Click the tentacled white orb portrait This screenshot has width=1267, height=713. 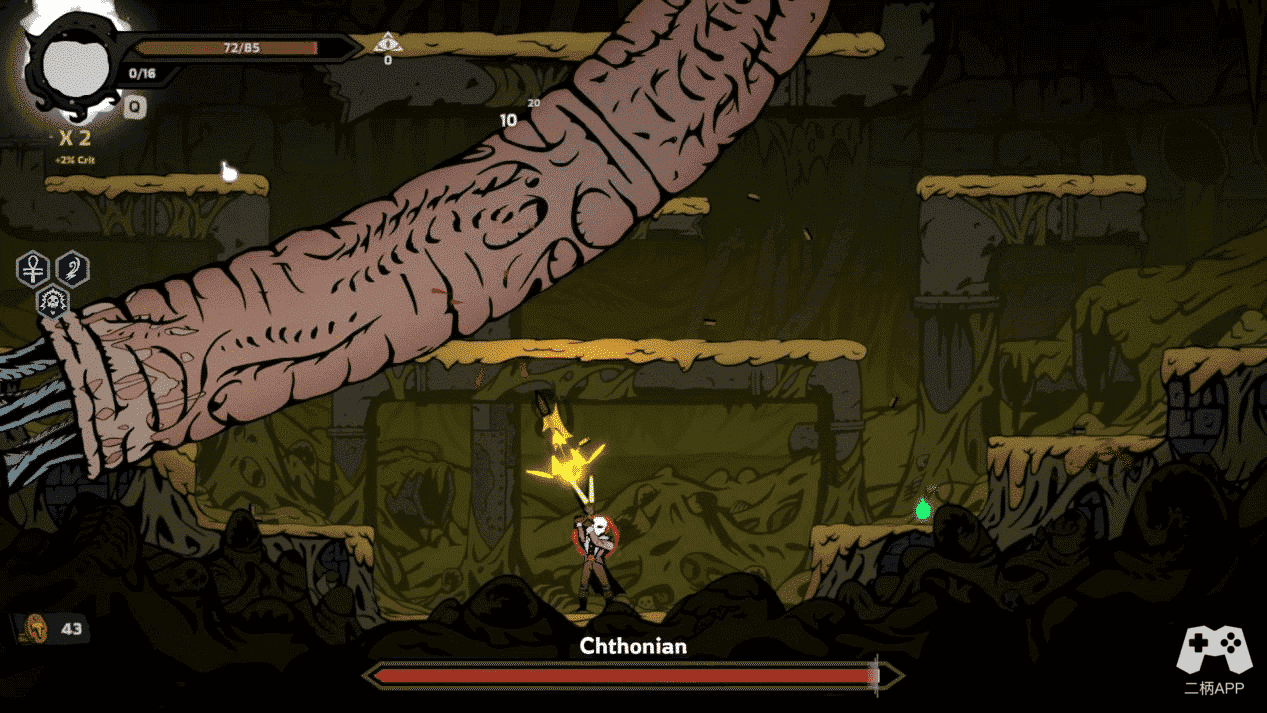tap(73, 67)
